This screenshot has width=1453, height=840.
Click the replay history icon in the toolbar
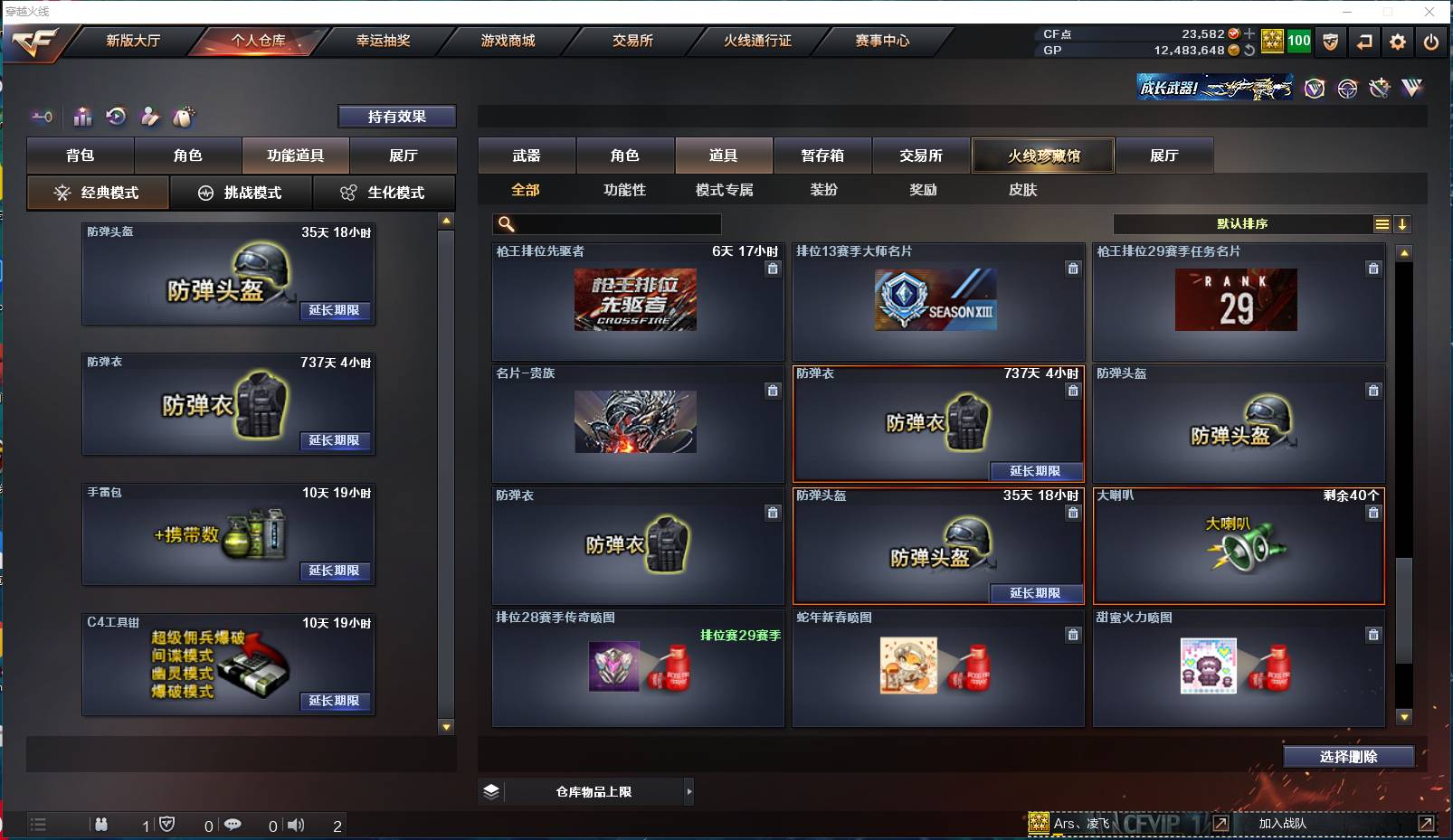click(x=115, y=116)
